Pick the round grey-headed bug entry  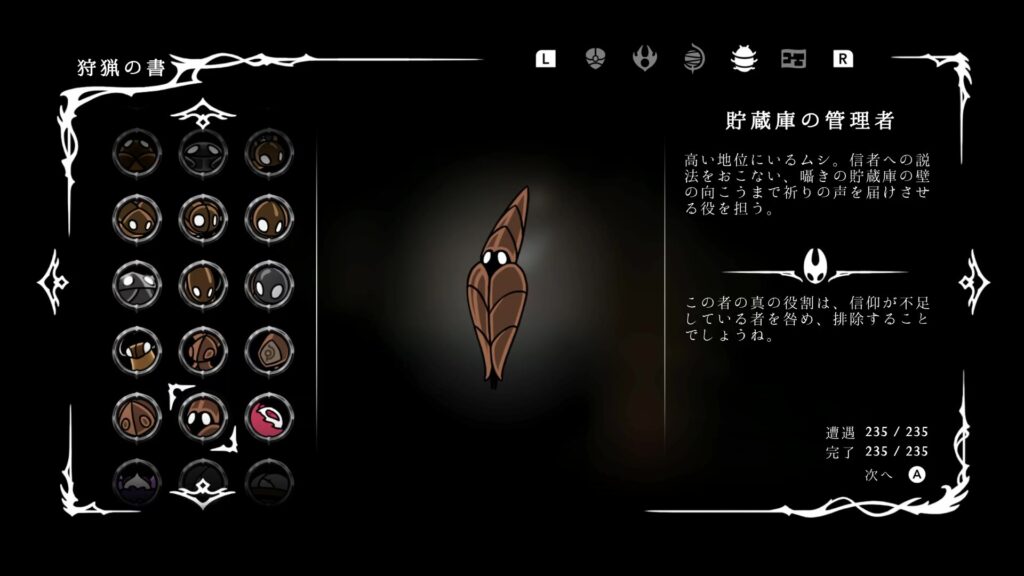[x=267, y=283]
